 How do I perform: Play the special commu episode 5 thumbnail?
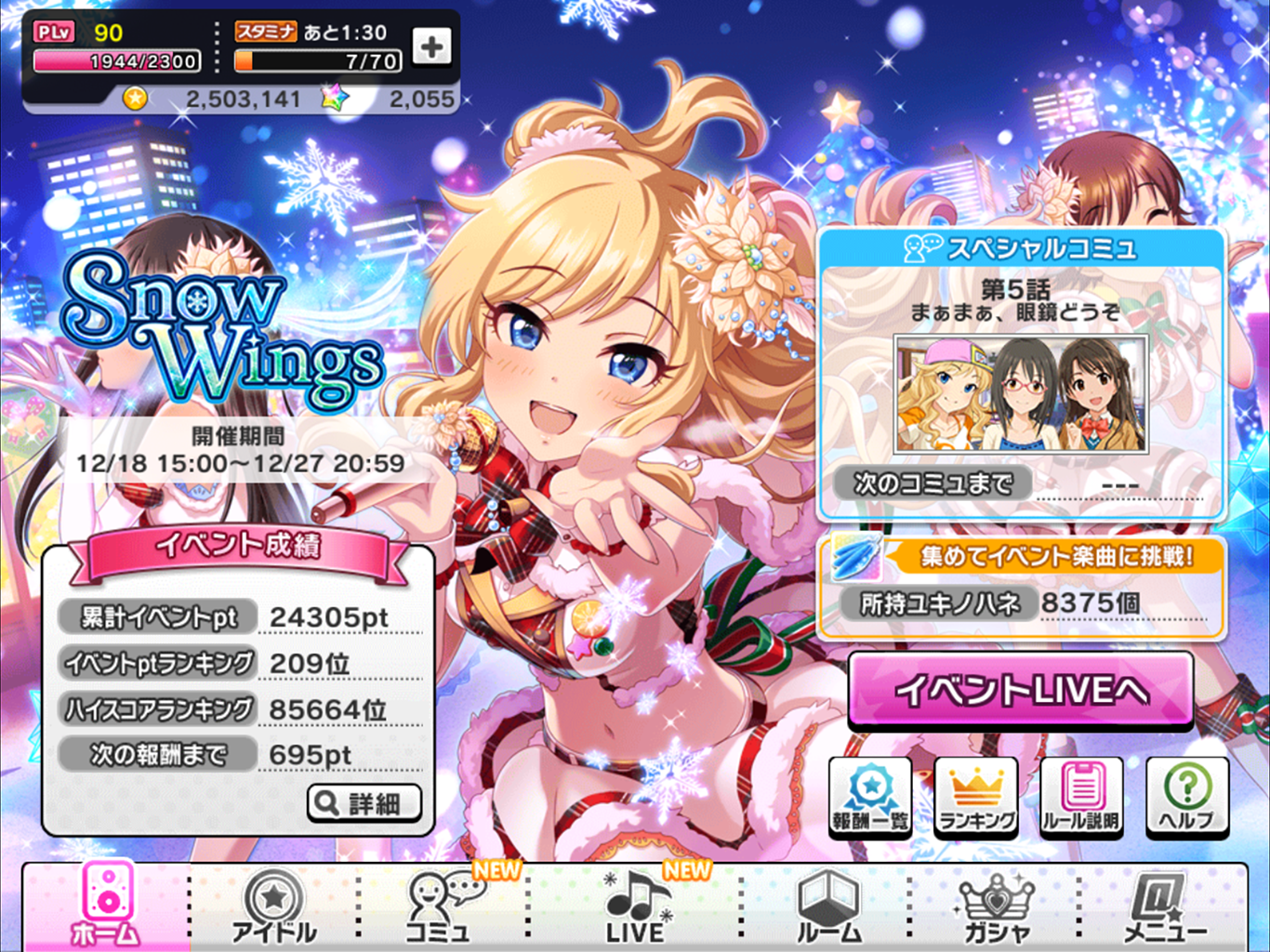click(1021, 394)
